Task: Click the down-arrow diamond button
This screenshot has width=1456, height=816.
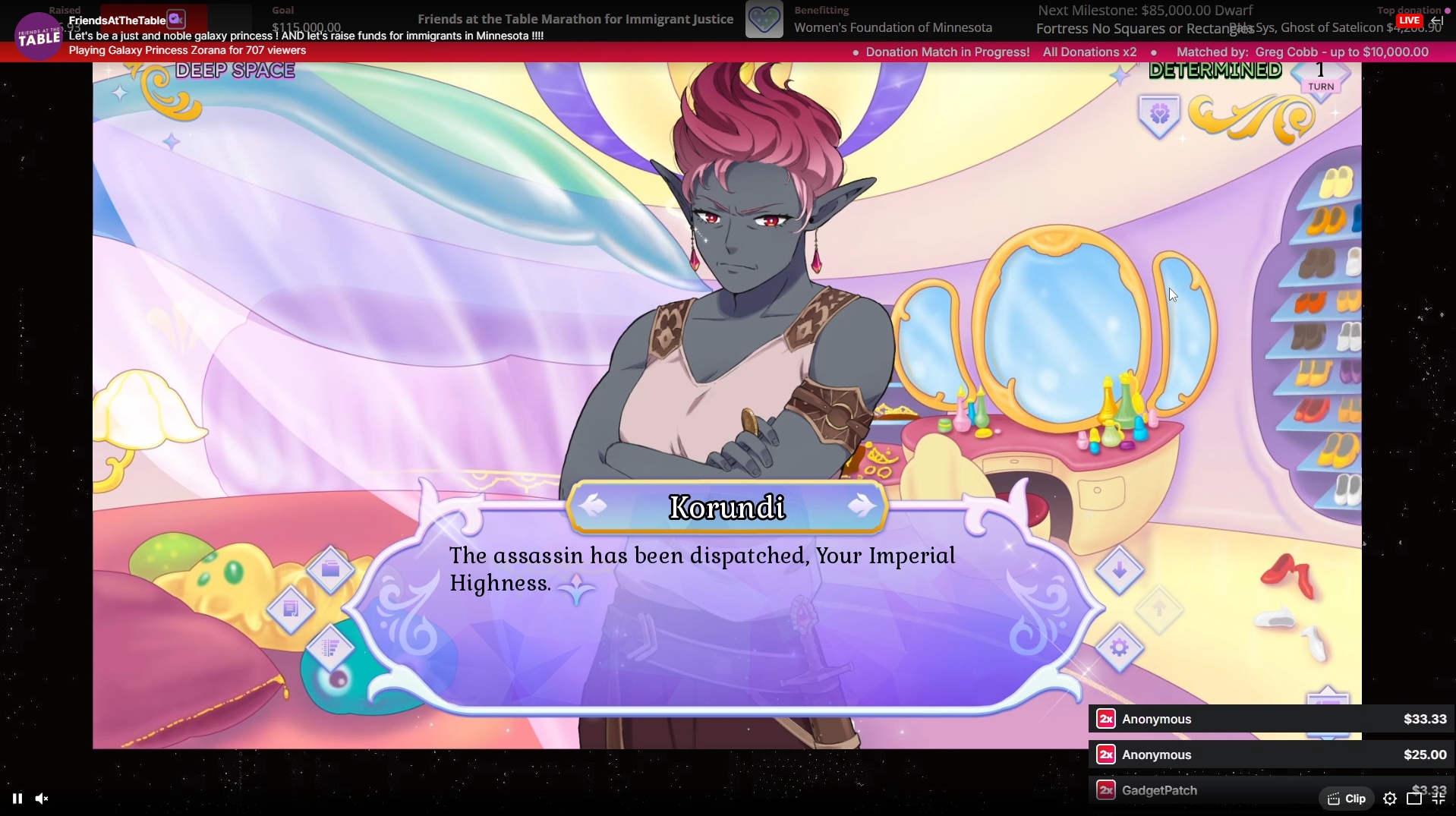Action: pyautogui.click(x=1119, y=570)
